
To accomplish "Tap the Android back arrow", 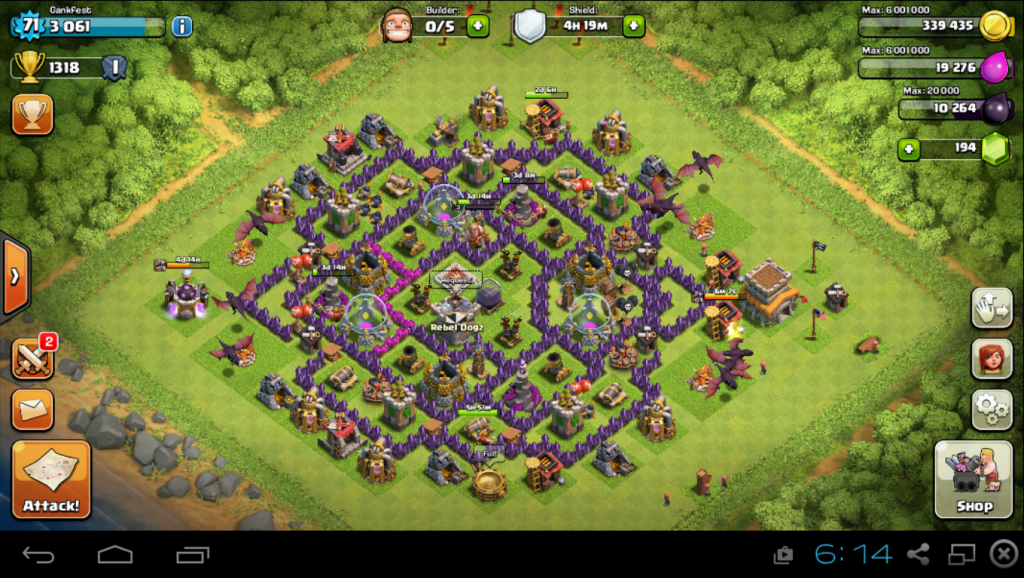I will (39, 554).
